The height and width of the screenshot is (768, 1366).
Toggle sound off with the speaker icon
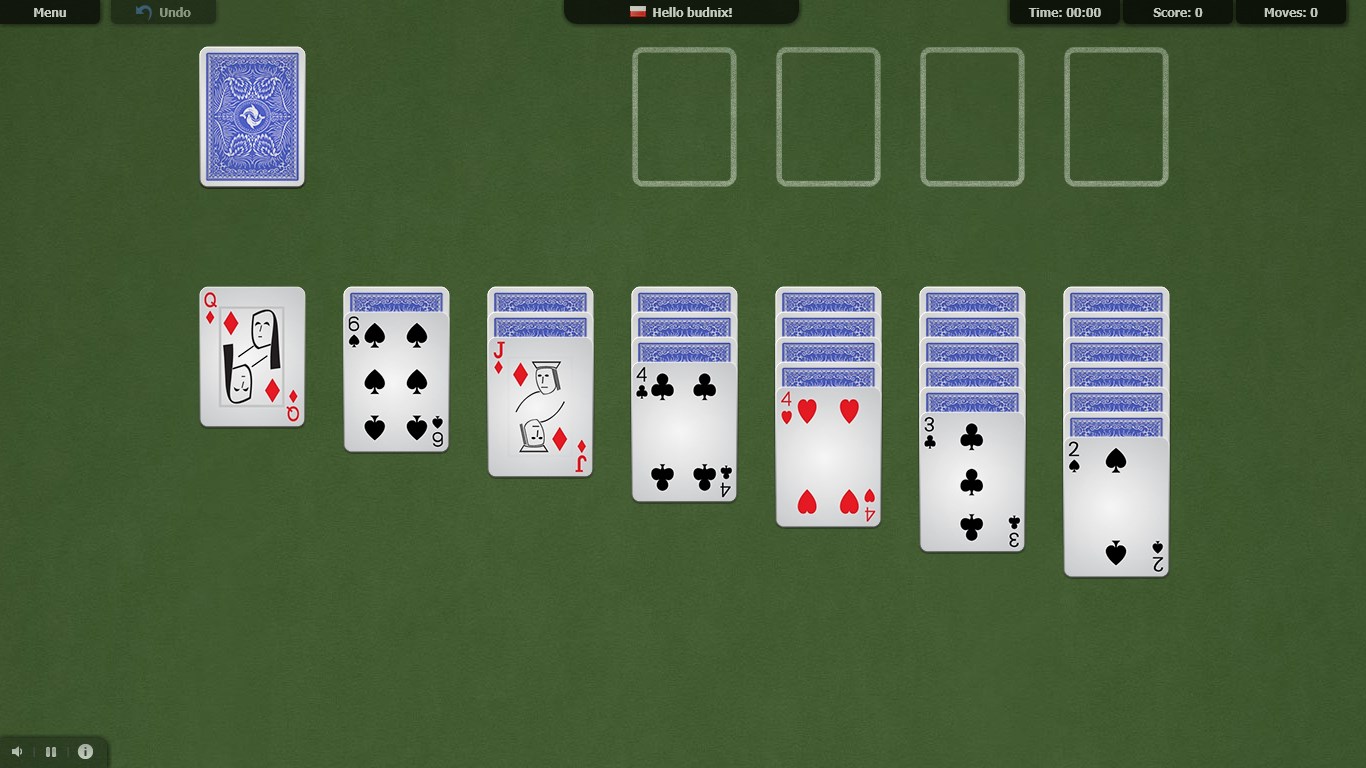15,751
